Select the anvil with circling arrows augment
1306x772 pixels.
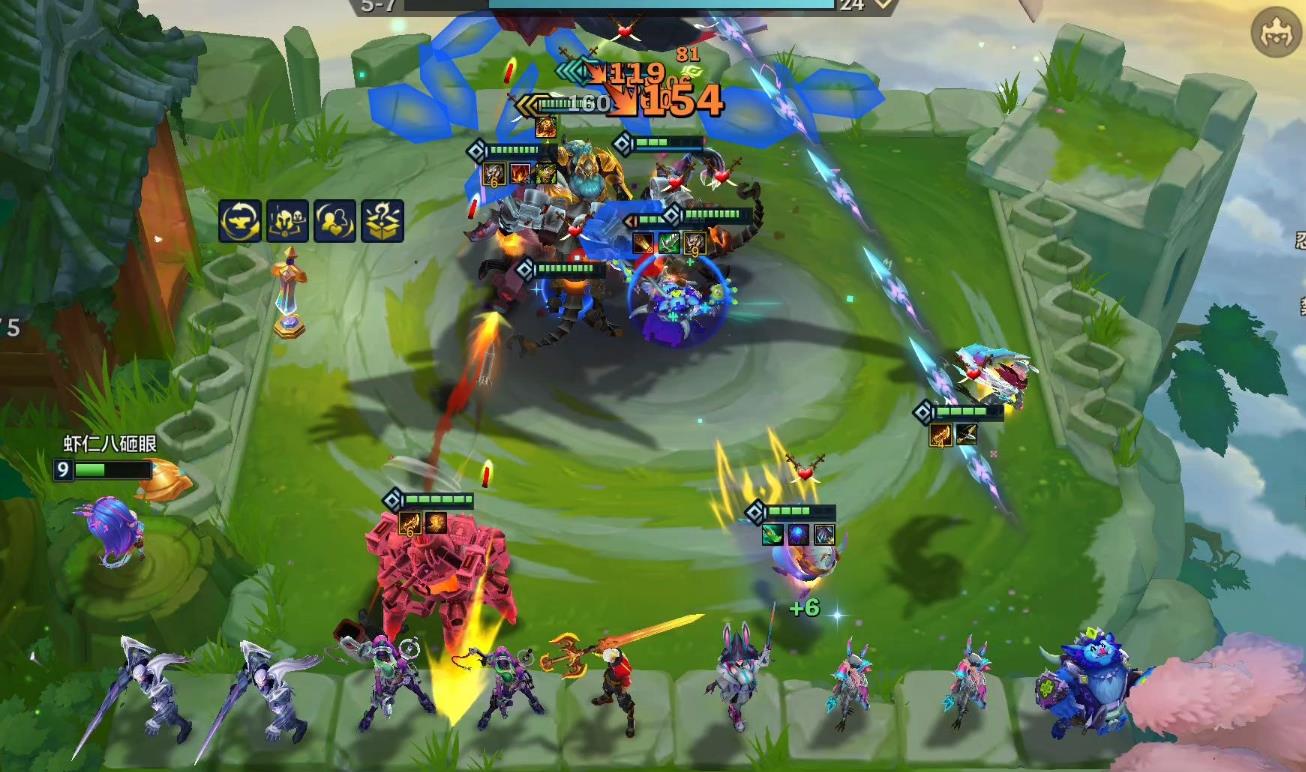(x=240, y=221)
